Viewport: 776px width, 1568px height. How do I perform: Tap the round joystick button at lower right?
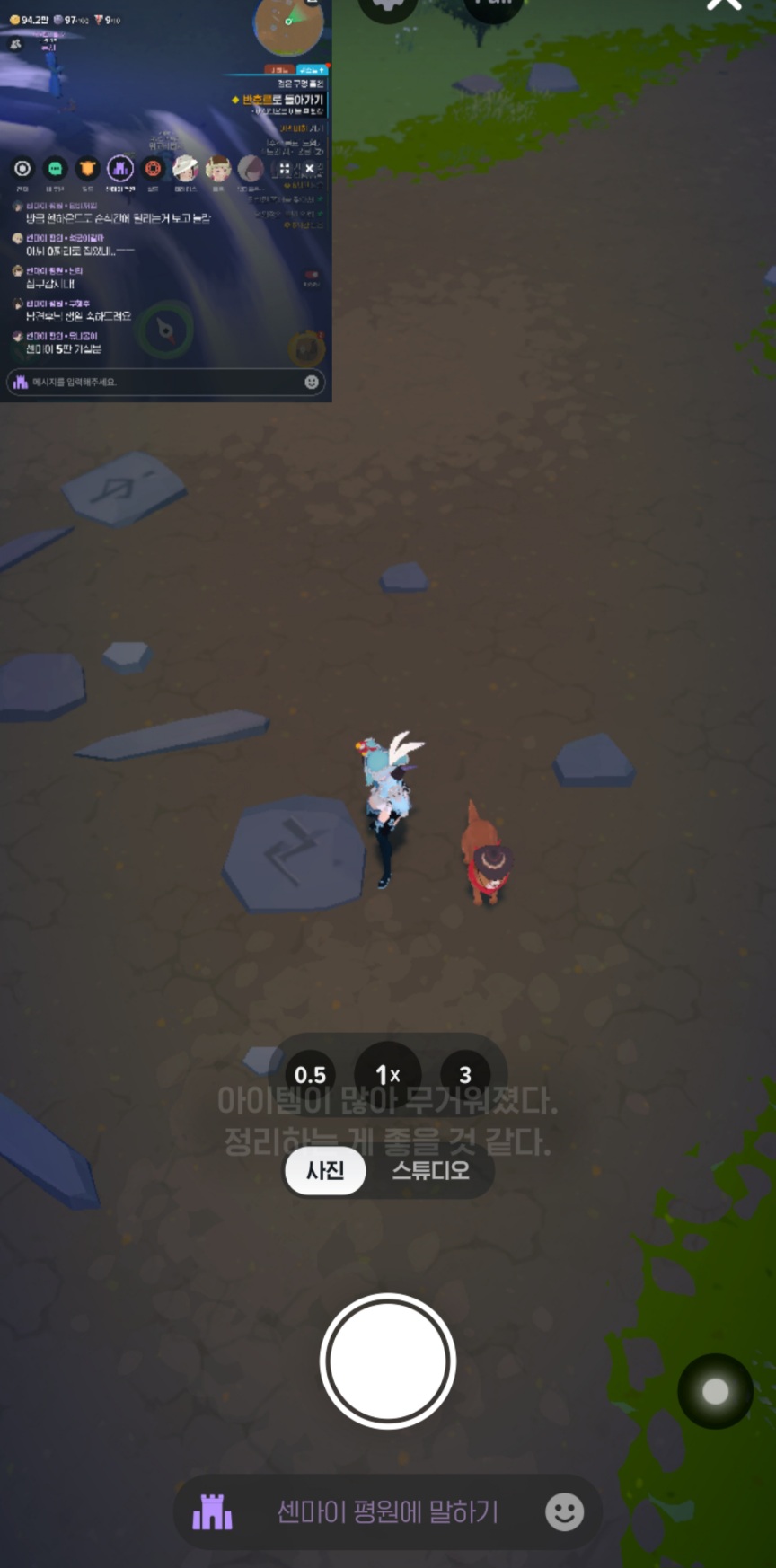click(x=715, y=1391)
